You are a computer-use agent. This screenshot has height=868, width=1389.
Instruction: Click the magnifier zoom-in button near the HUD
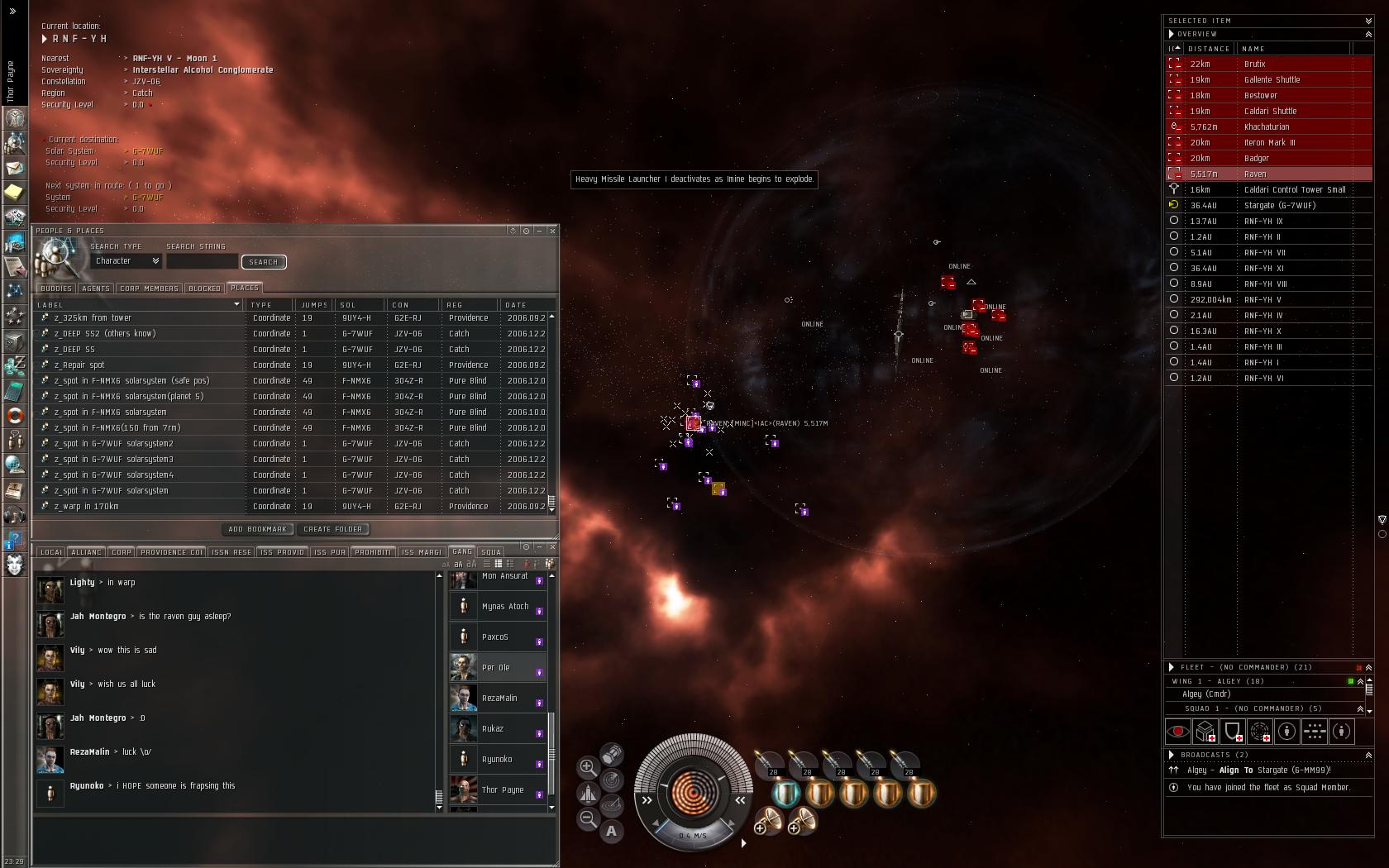588,767
